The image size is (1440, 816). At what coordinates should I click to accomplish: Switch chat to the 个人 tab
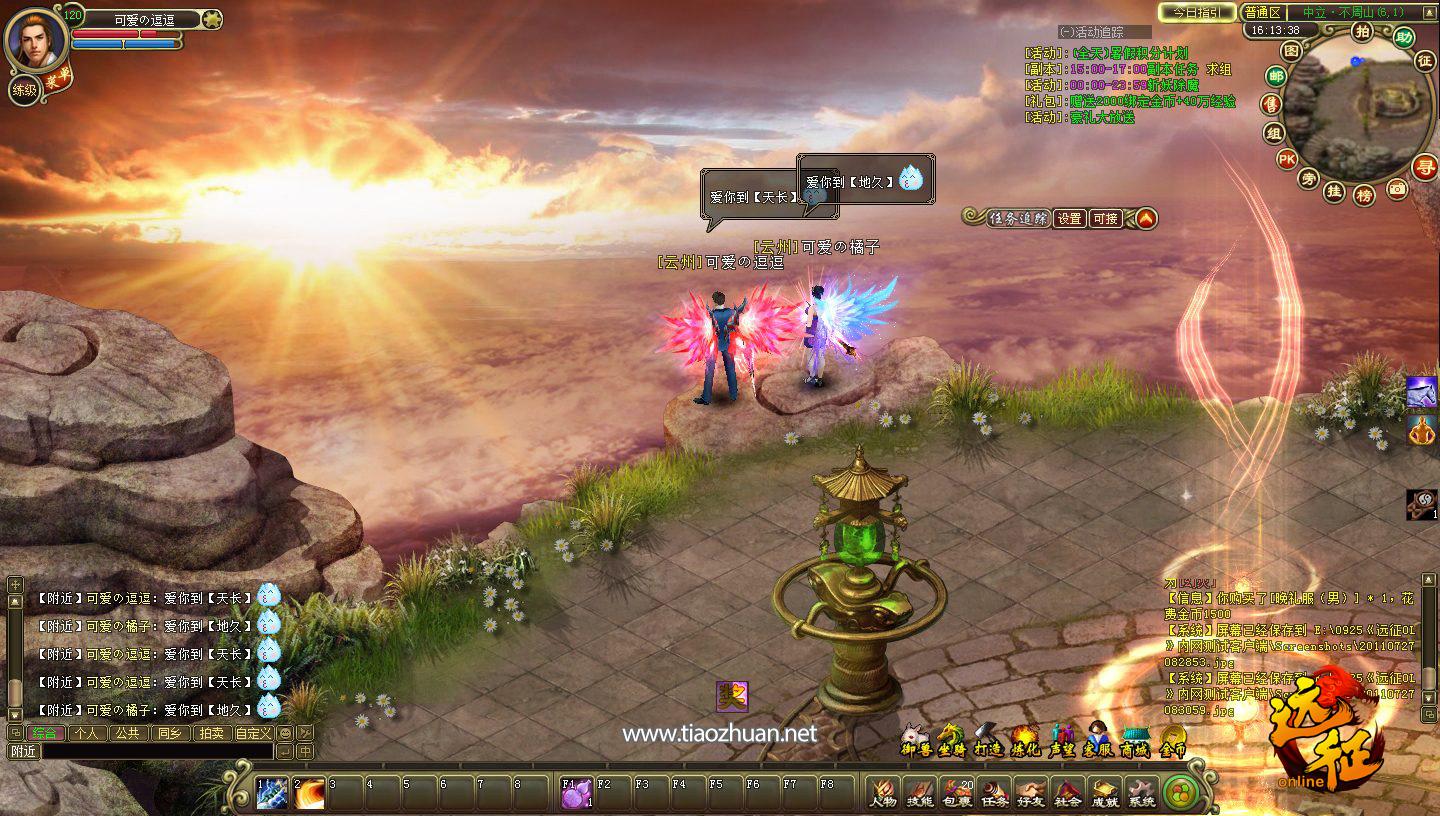pos(86,733)
